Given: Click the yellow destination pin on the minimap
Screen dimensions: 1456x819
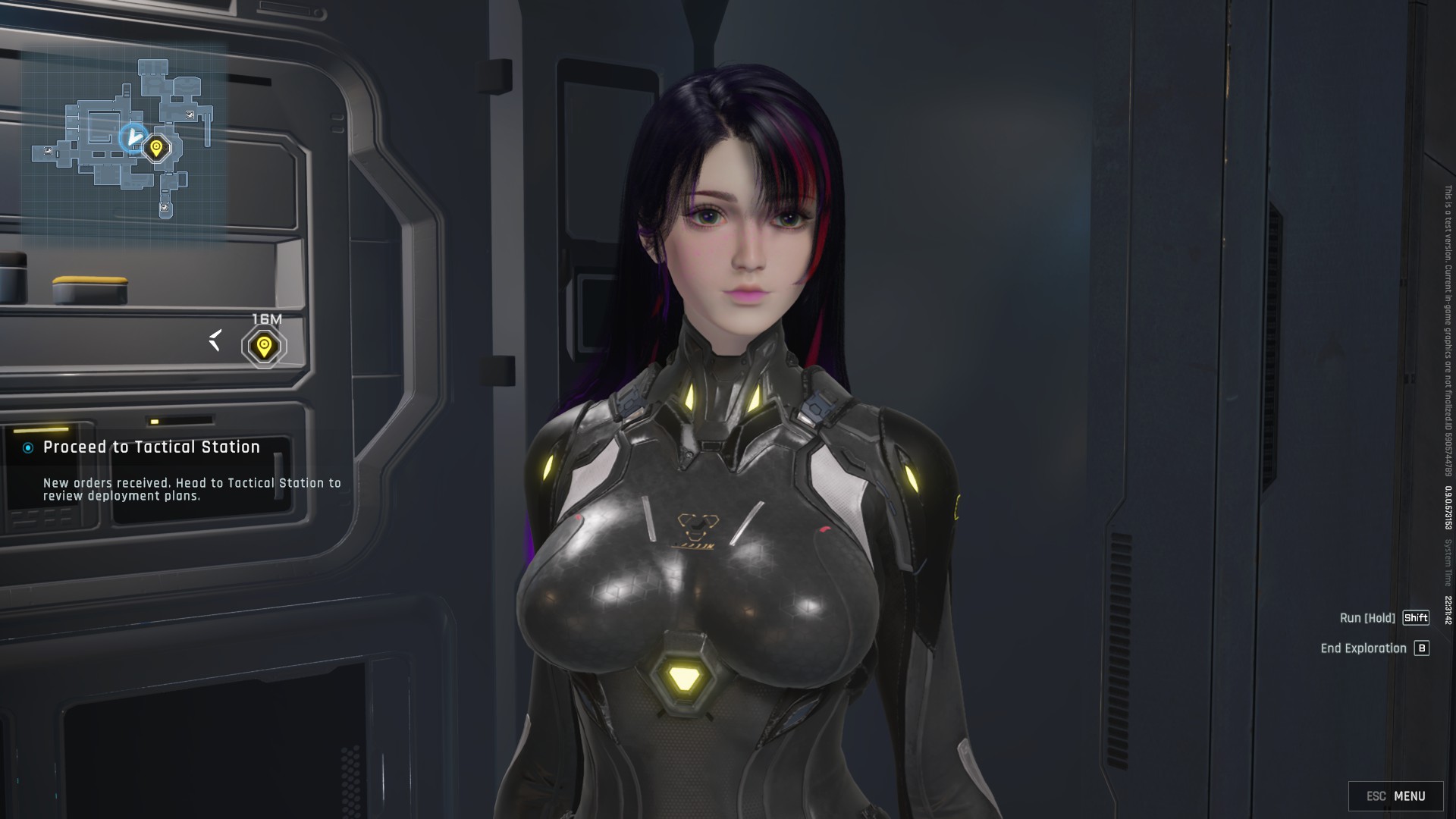Looking at the screenshot, I should [156, 147].
